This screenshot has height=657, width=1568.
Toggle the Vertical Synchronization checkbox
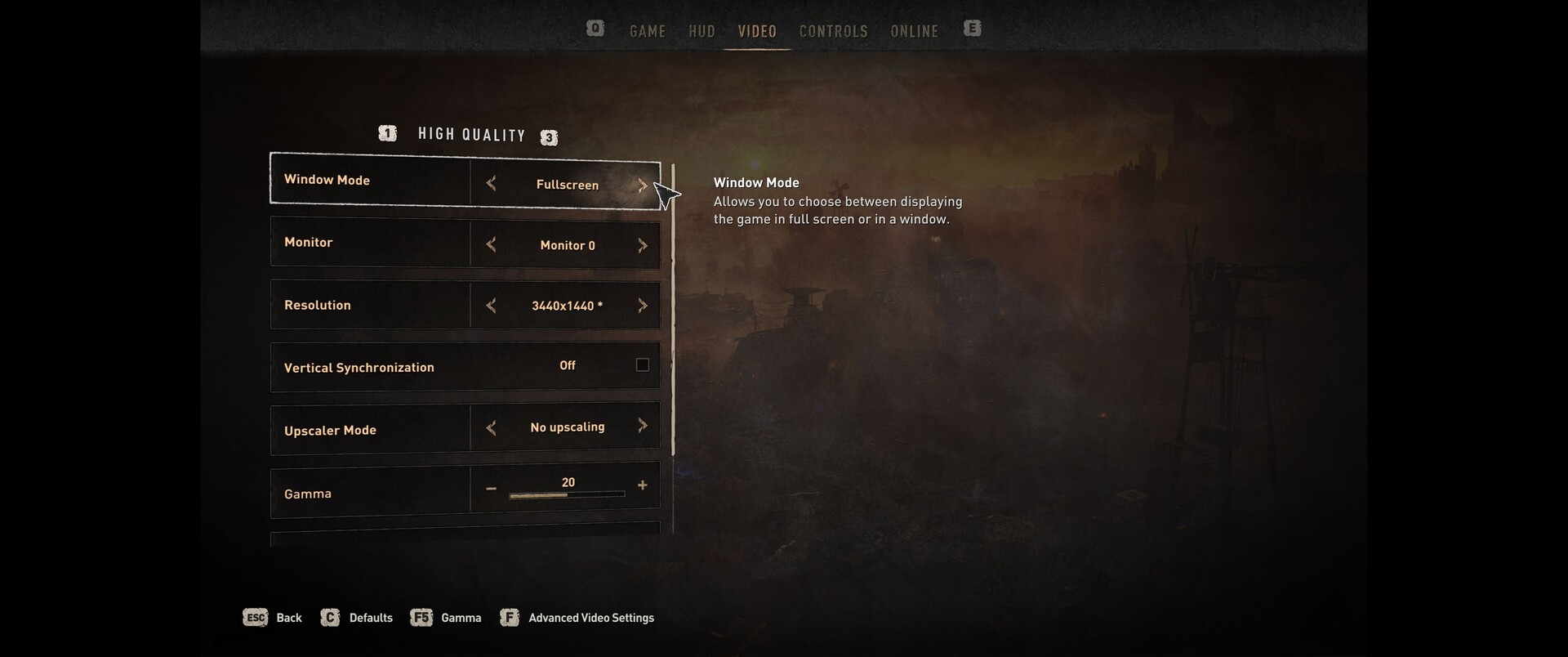[643, 365]
